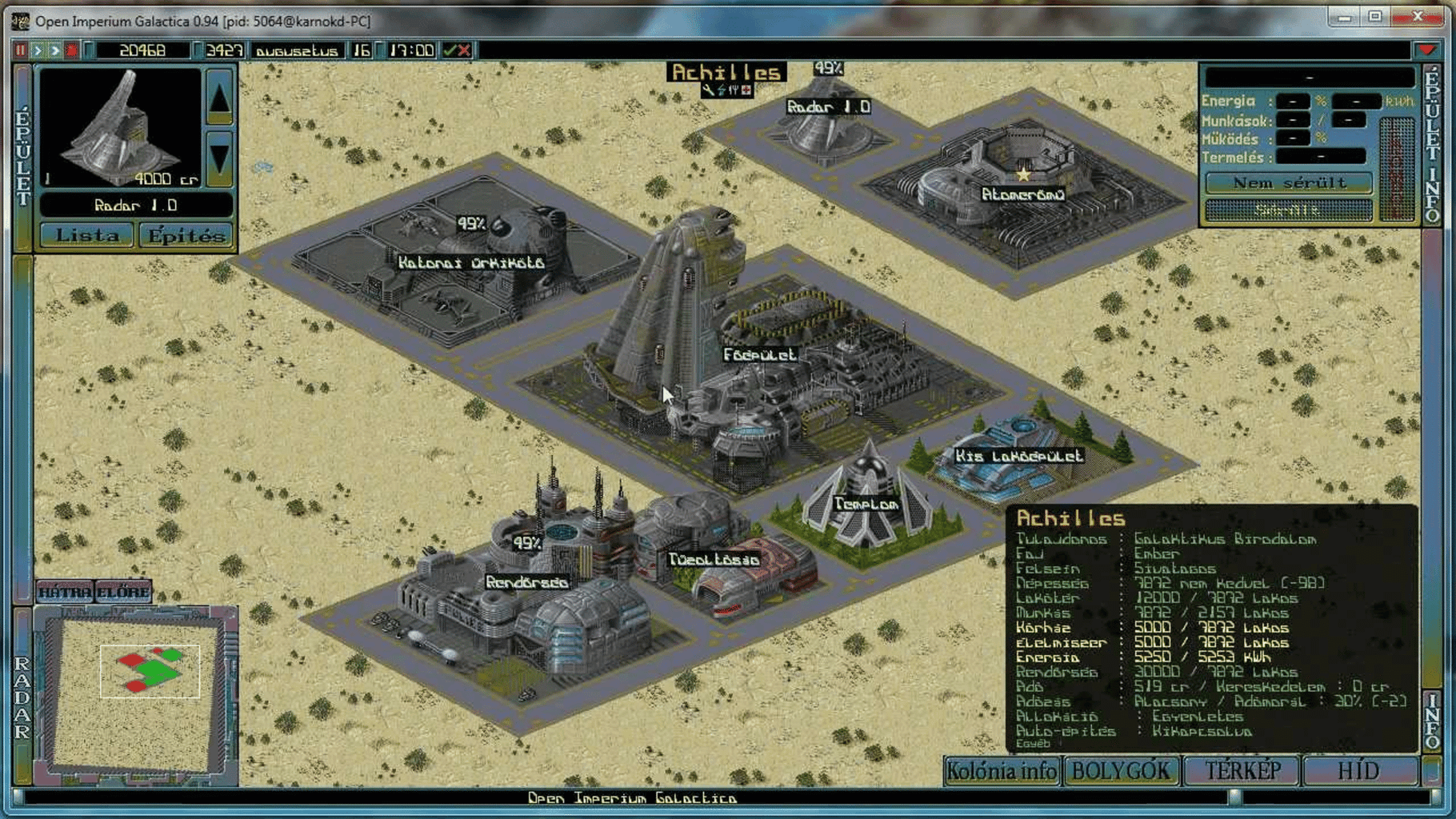Open the Lista building list
1456x819 pixels.
pos(86,236)
